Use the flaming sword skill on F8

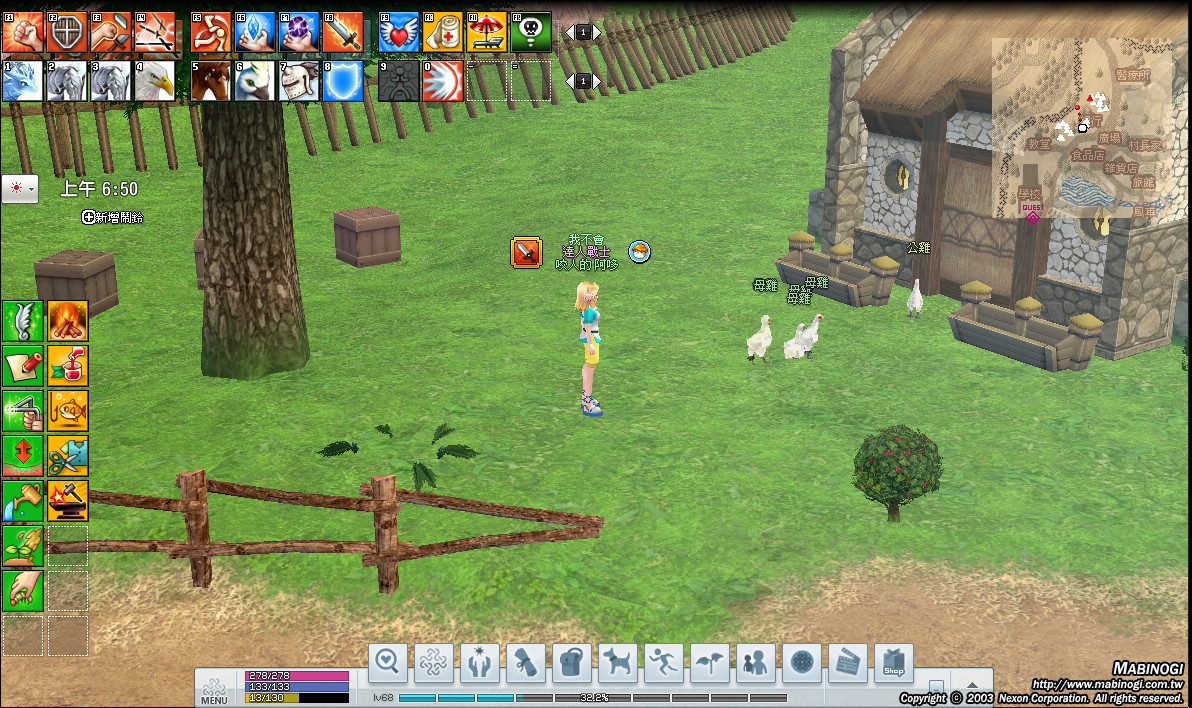[x=343, y=32]
